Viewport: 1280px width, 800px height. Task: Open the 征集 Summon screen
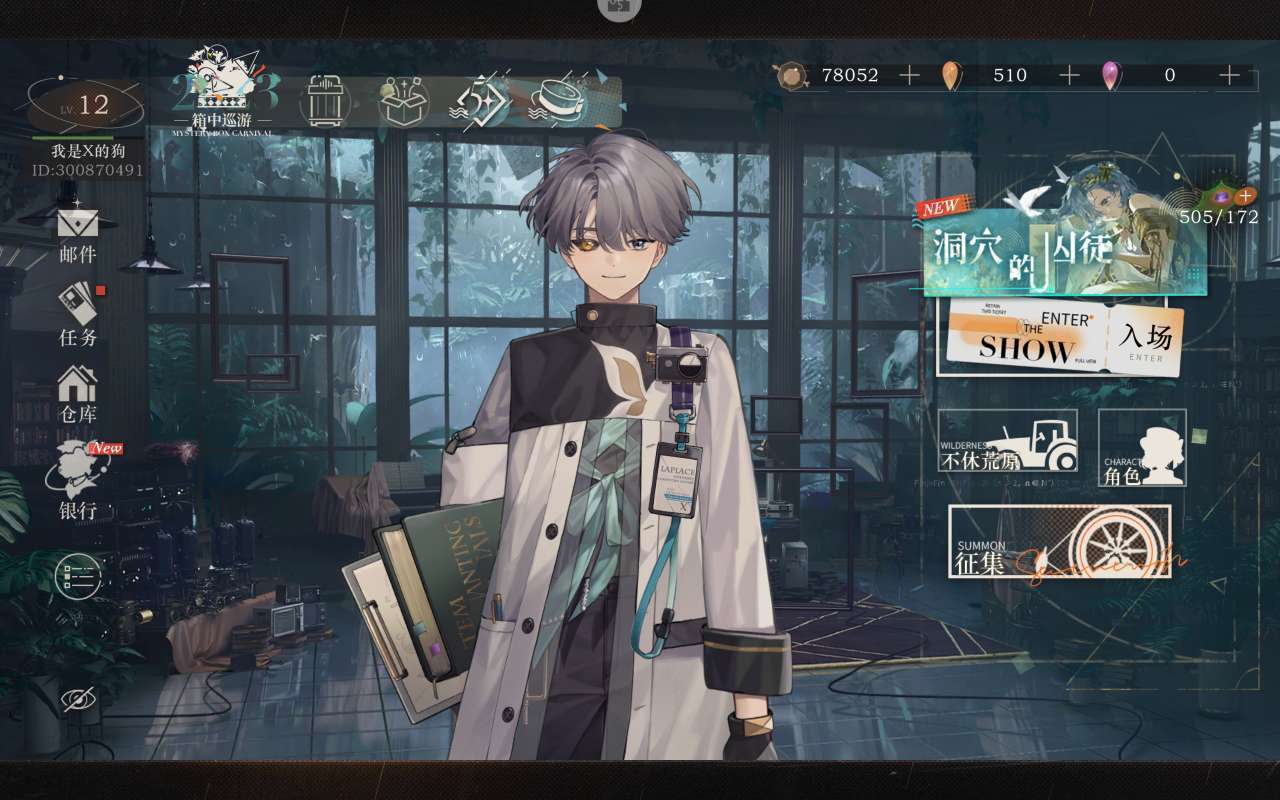click(1059, 541)
